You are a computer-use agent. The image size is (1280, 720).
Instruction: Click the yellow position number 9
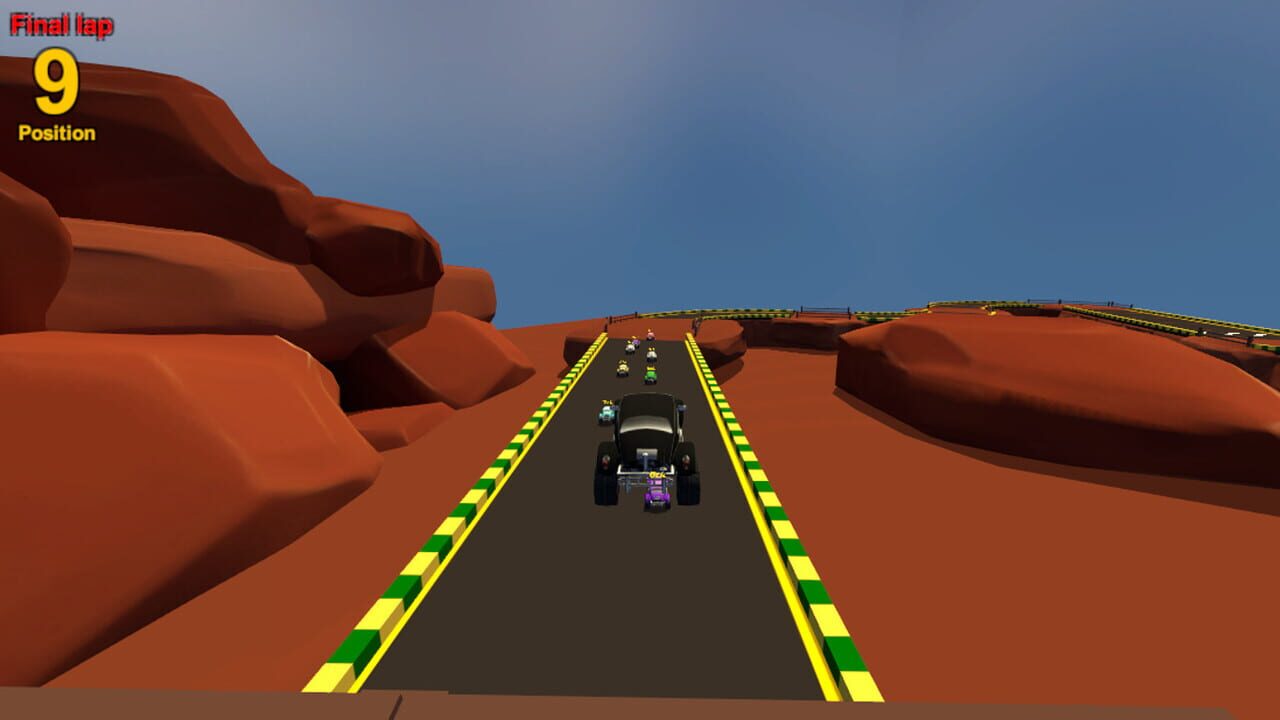coord(55,85)
